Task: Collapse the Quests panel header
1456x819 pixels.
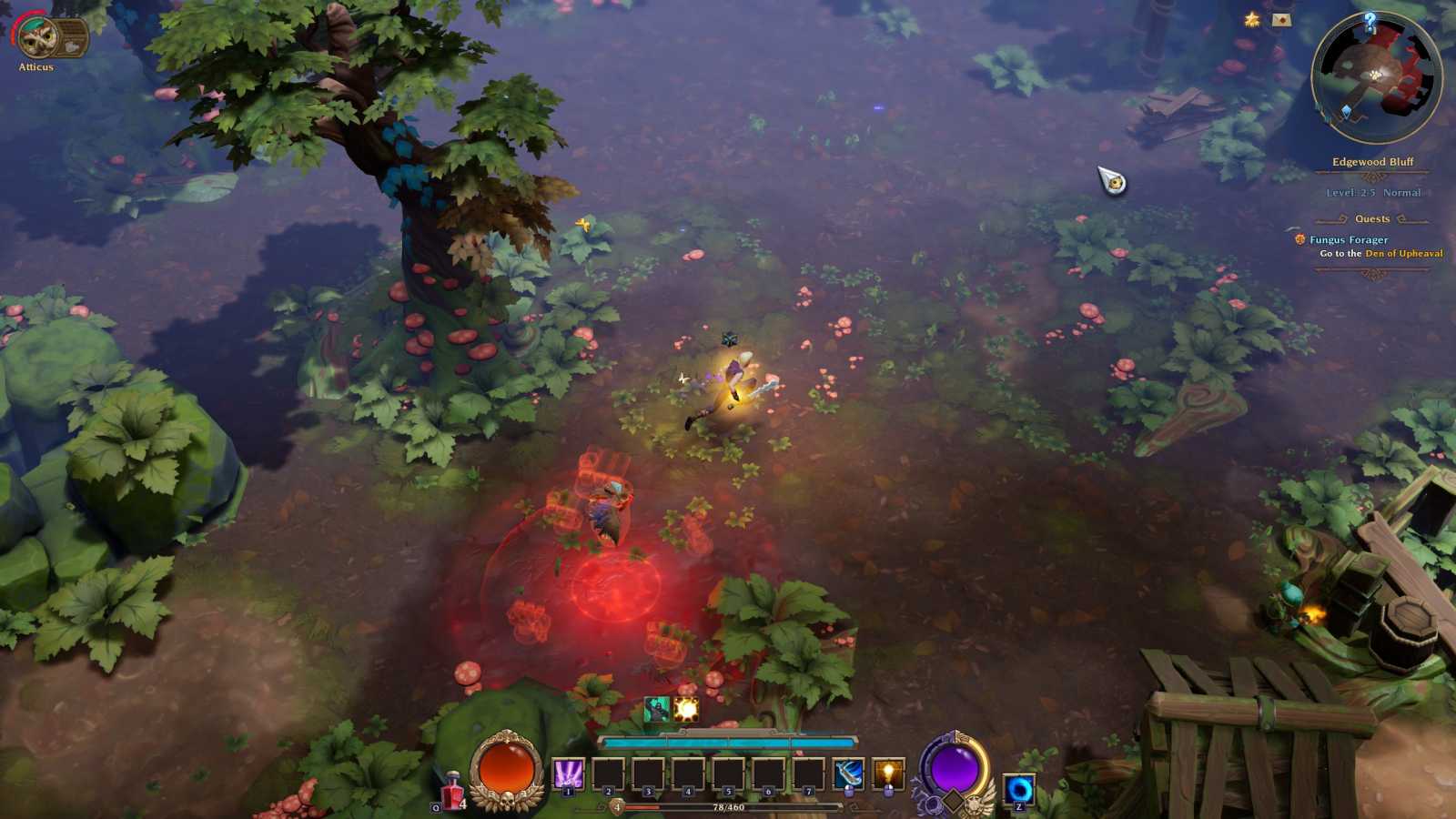Action: pos(1372,218)
